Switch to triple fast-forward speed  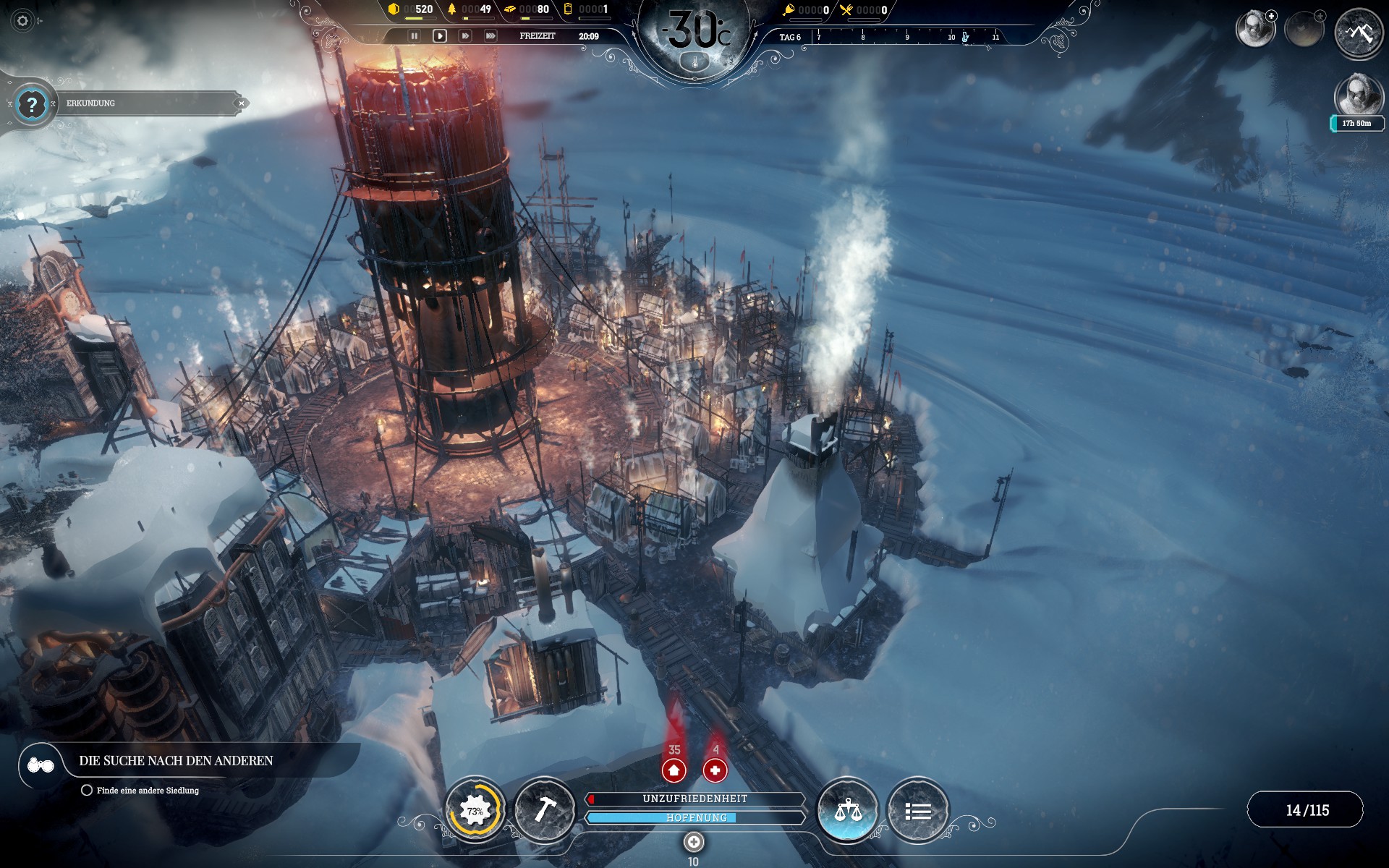coord(490,35)
